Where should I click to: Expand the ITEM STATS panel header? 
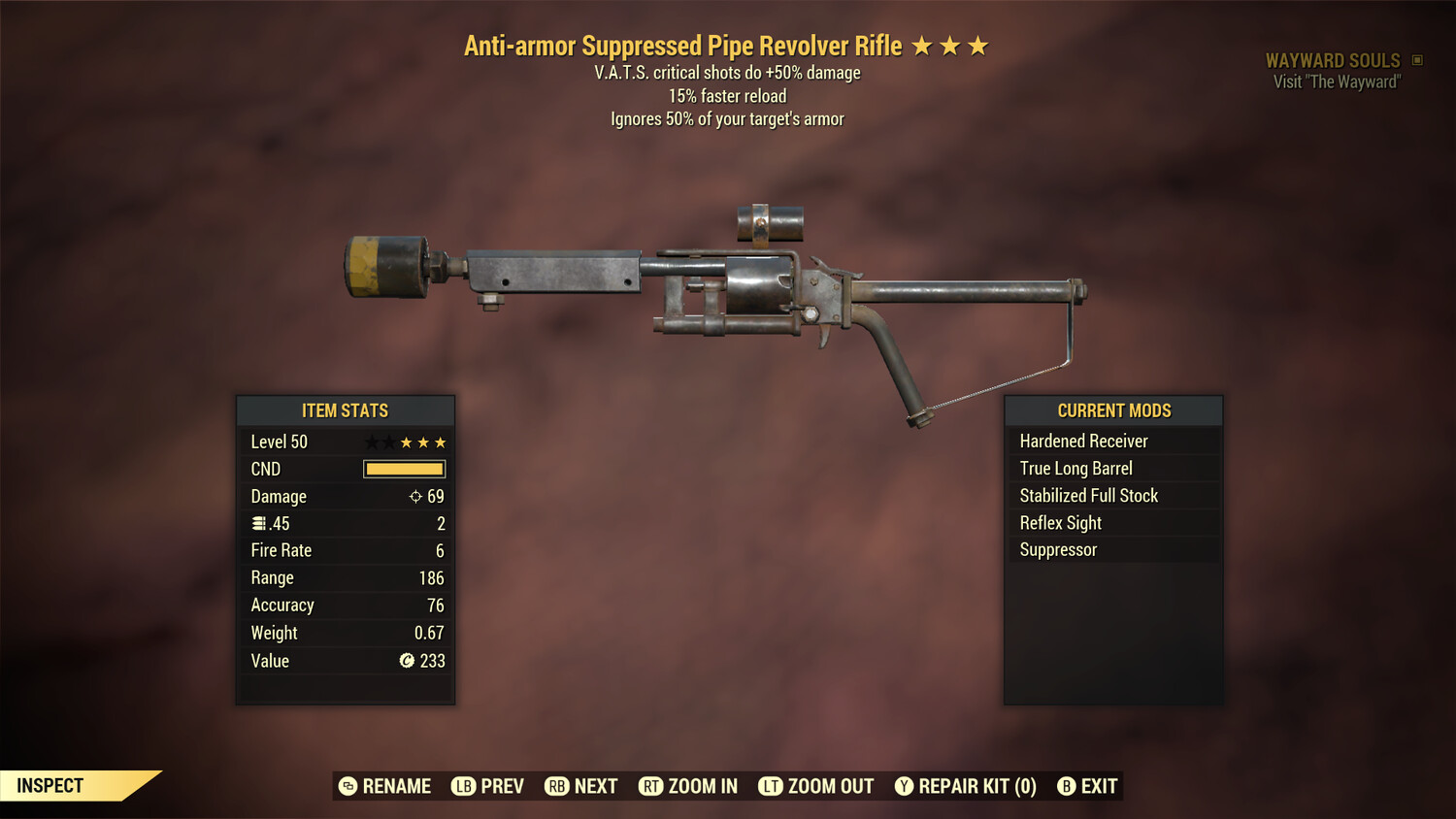[x=345, y=410]
